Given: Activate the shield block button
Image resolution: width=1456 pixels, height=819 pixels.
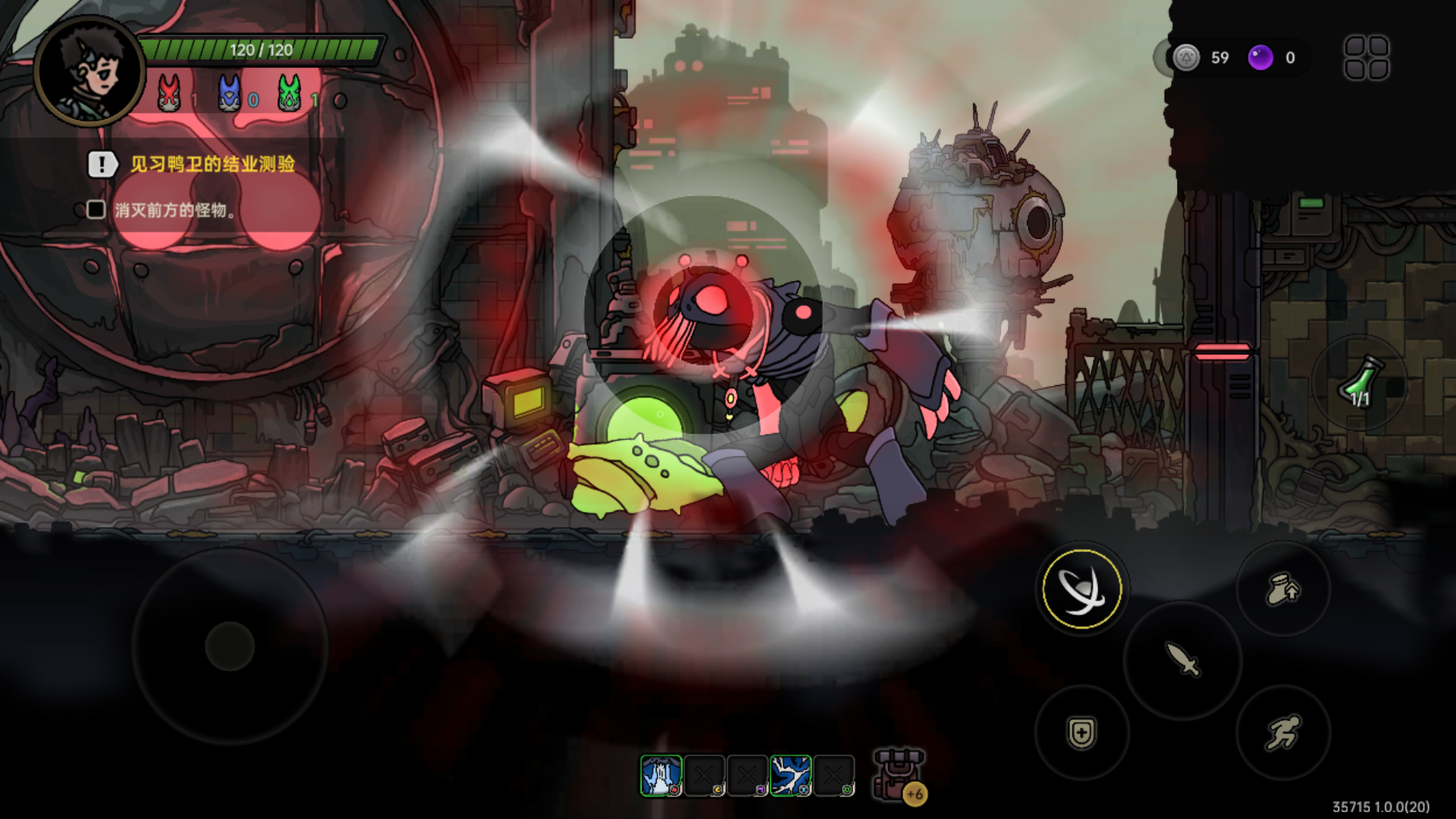Looking at the screenshot, I should [1081, 733].
